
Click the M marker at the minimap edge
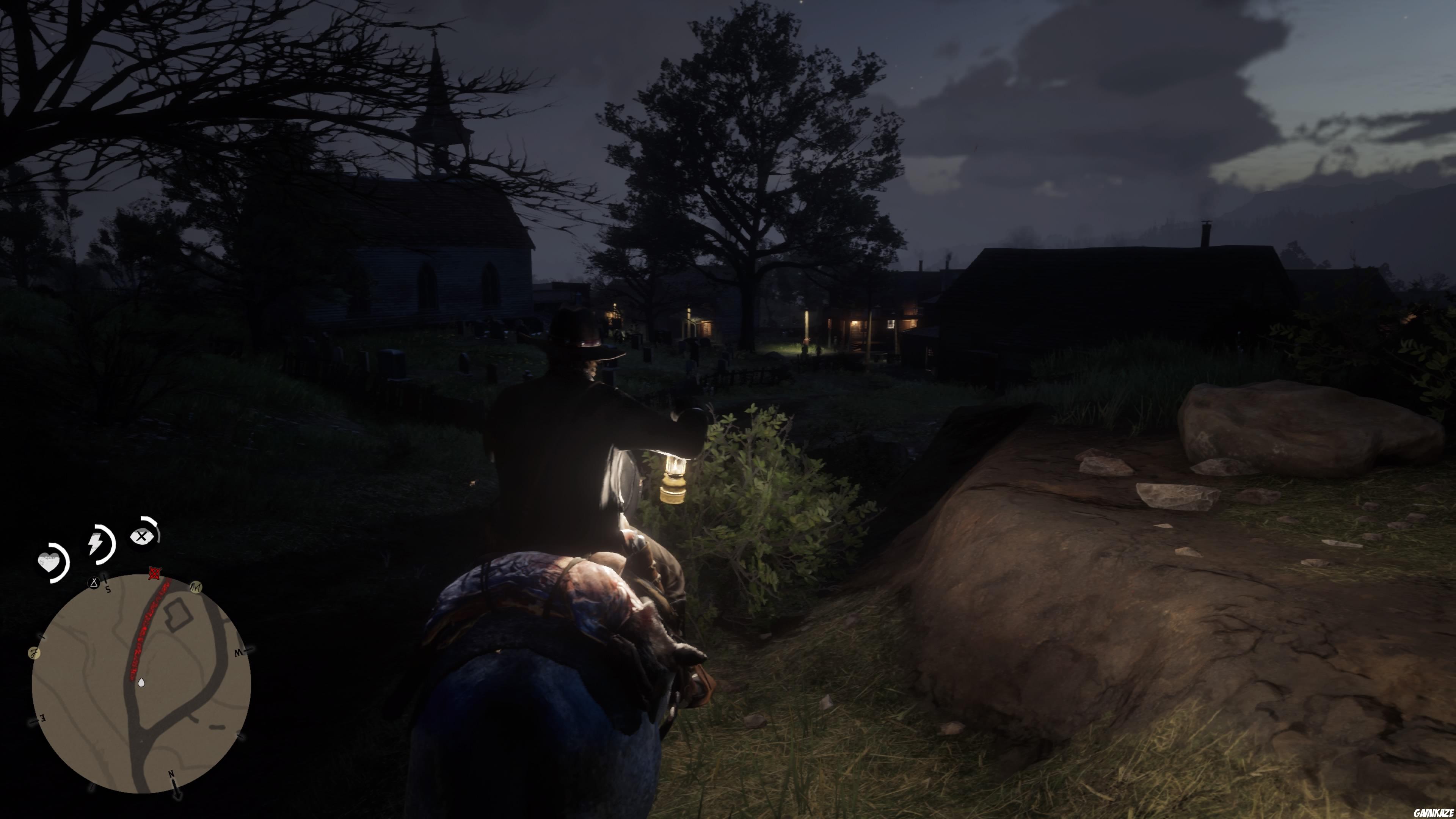click(196, 588)
